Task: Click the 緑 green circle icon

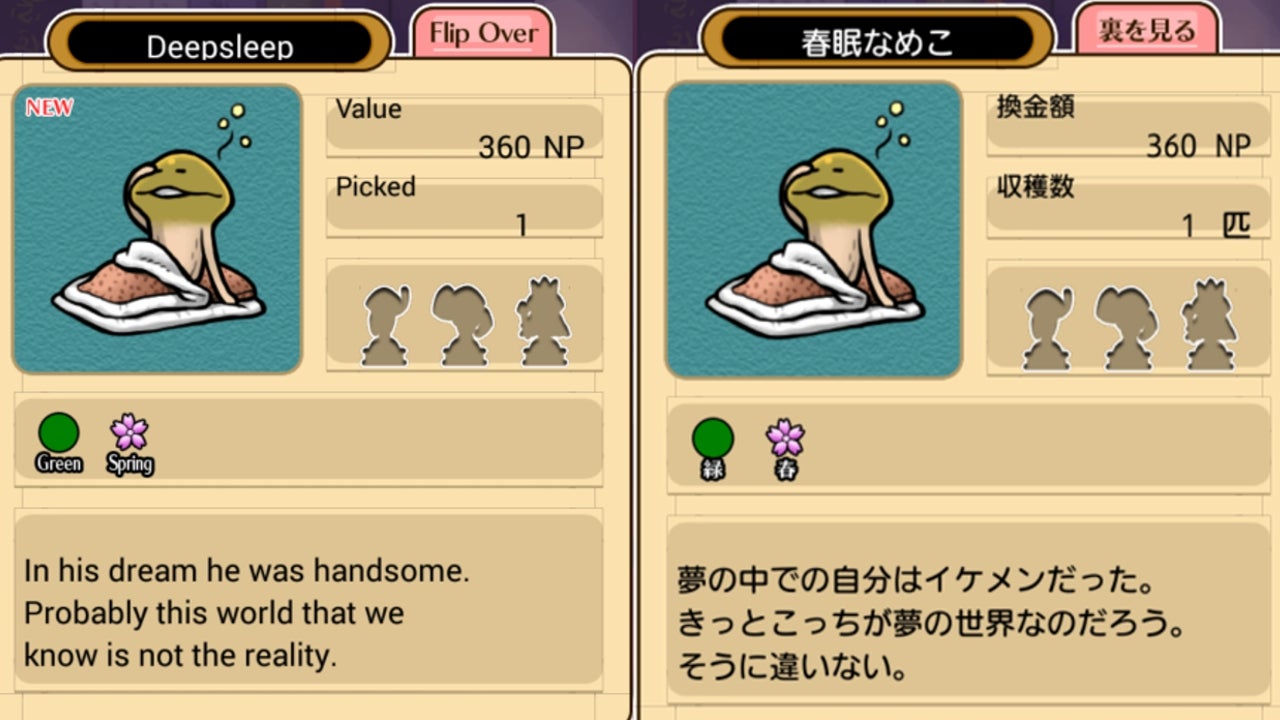Action: point(713,439)
